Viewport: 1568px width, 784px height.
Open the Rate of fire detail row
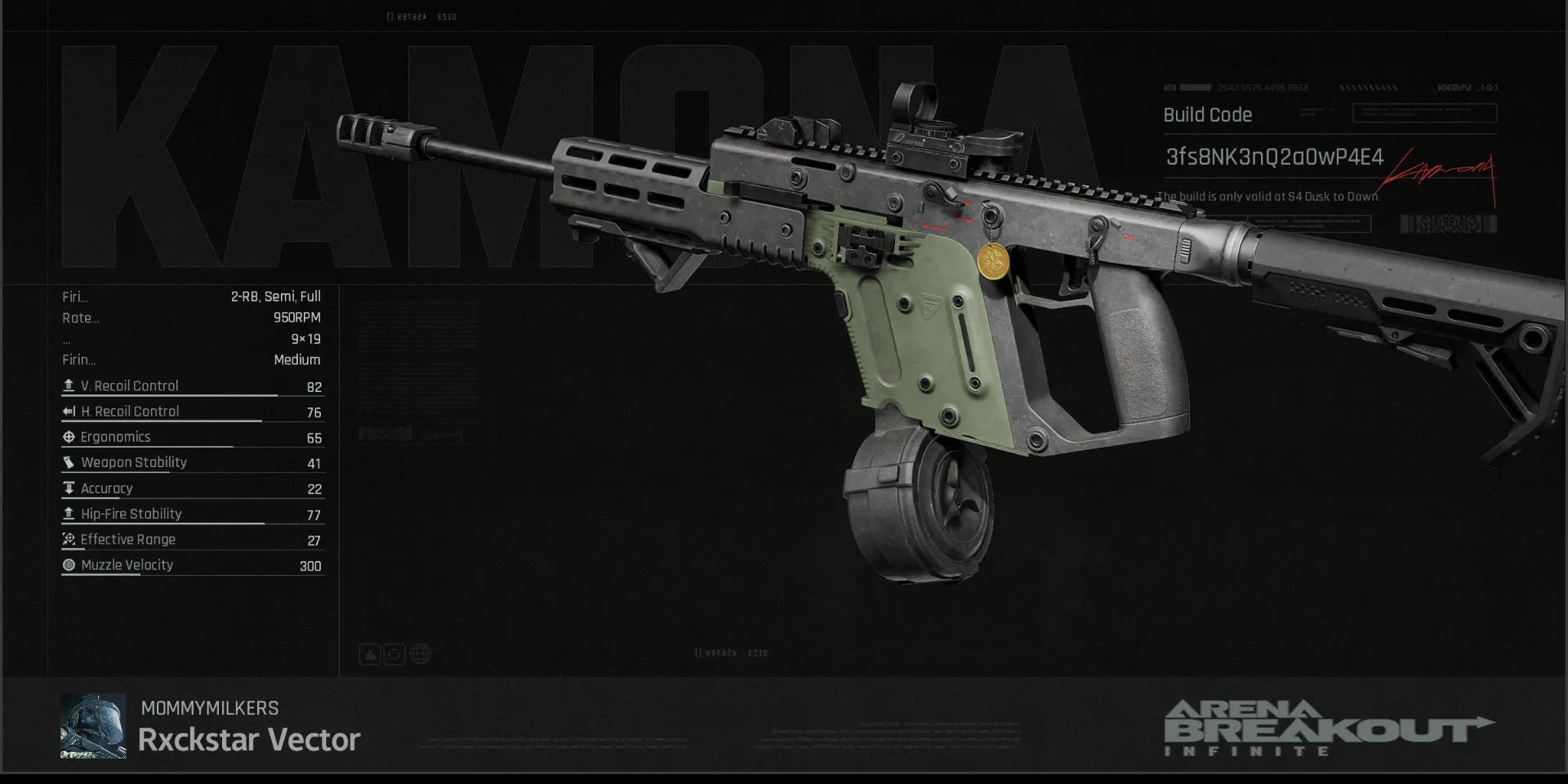[192, 318]
